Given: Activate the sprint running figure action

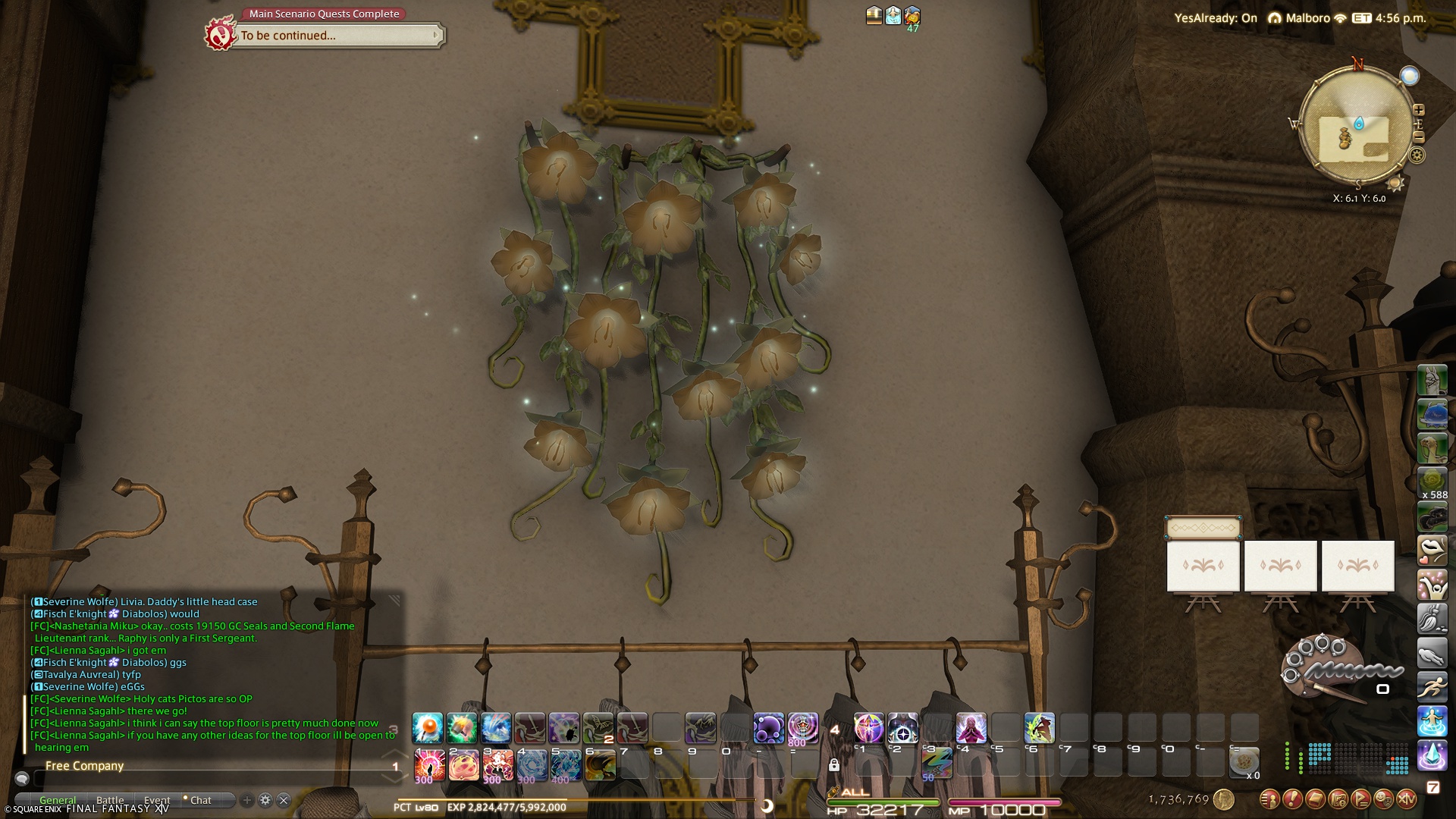Looking at the screenshot, I should (x=1432, y=688).
